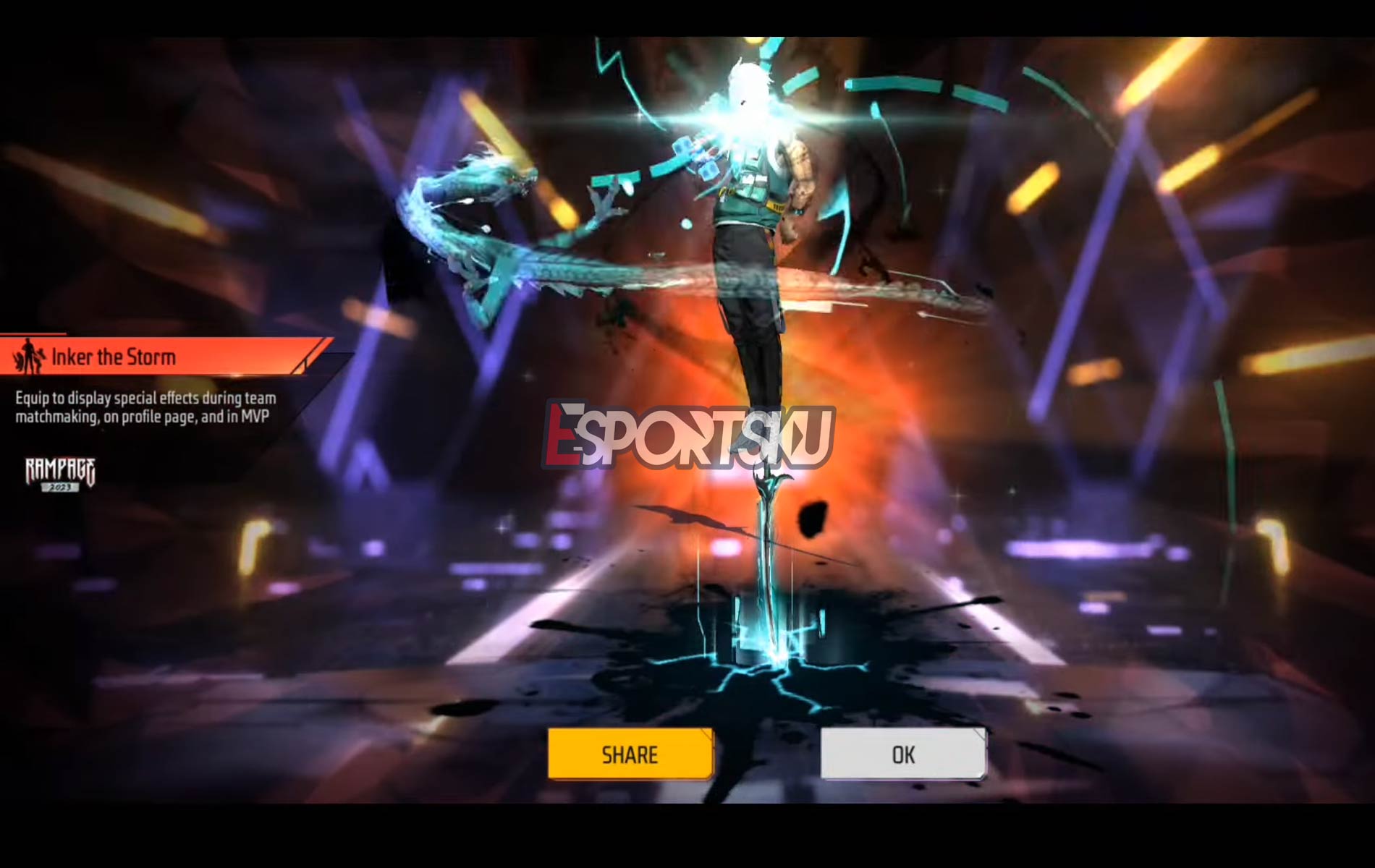Expand the Inker the Storm description panel
The width and height of the screenshot is (1375, 868).
[145, 405]
